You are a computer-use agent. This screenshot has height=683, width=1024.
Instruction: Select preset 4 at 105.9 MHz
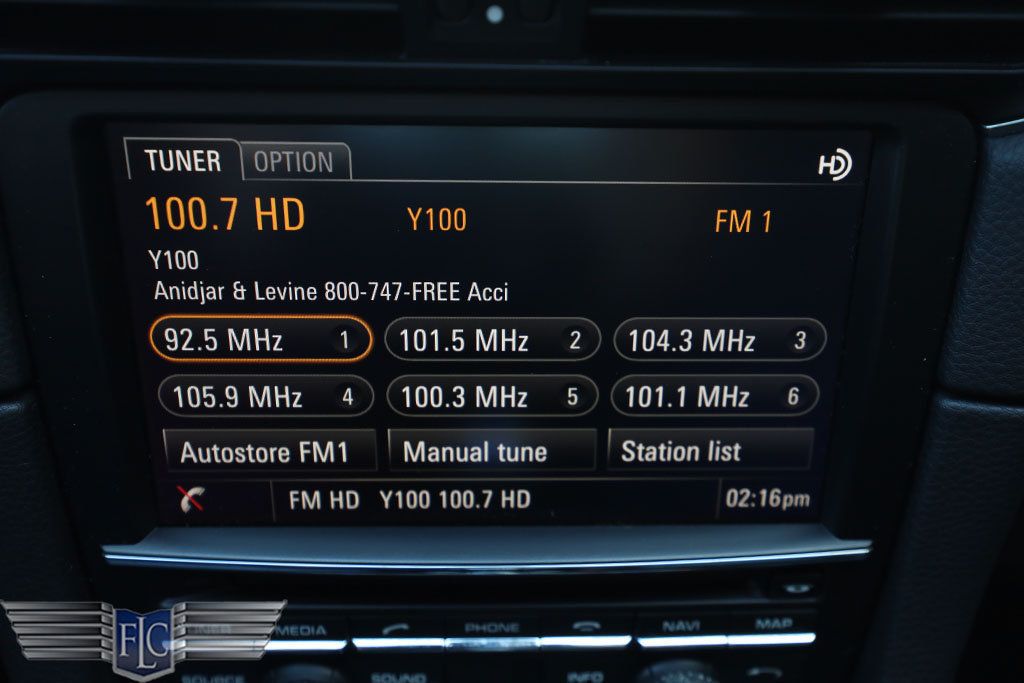pos(265,397)
